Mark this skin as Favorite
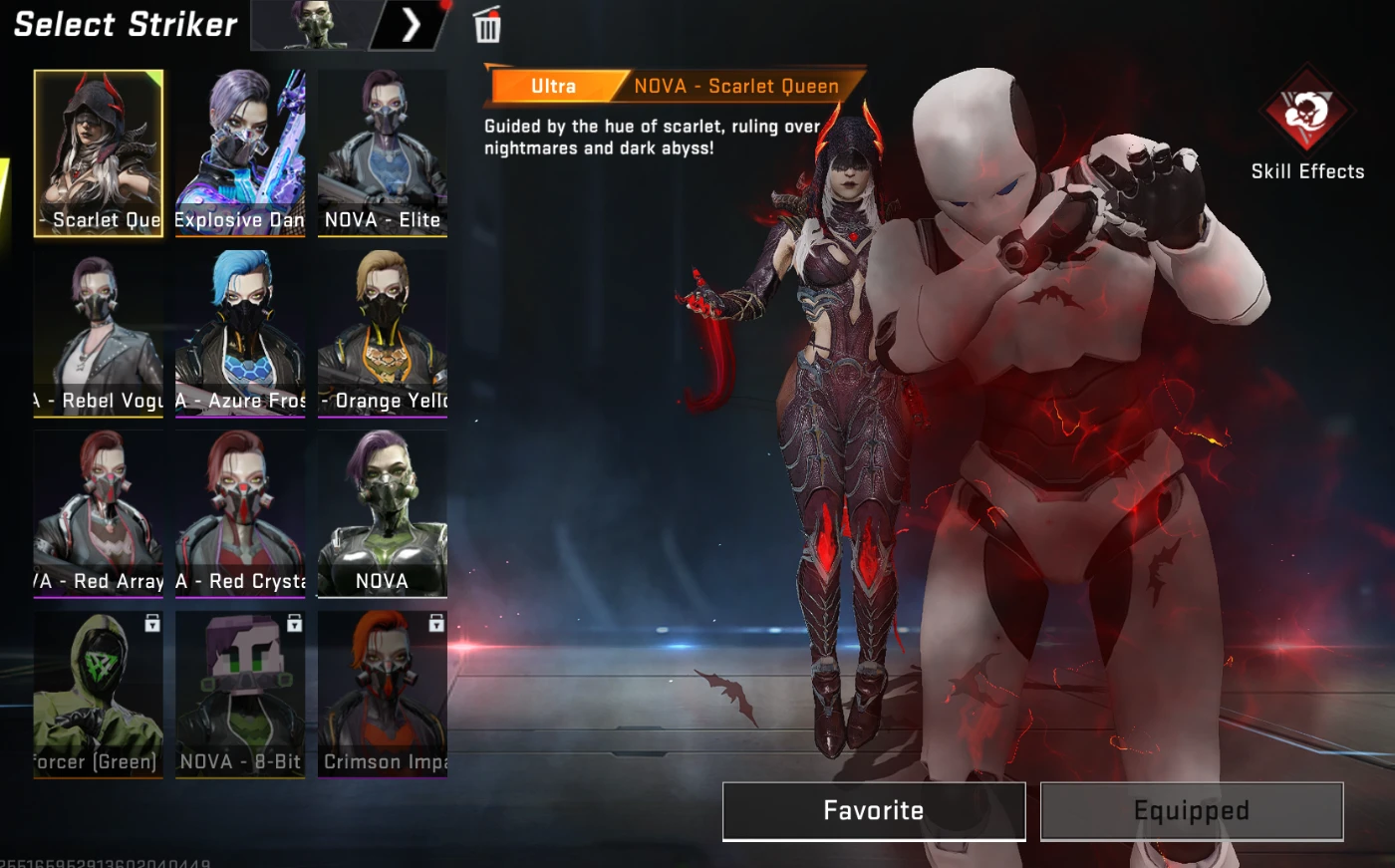Viewport: 1395px width, 868px height. point(874,810)
